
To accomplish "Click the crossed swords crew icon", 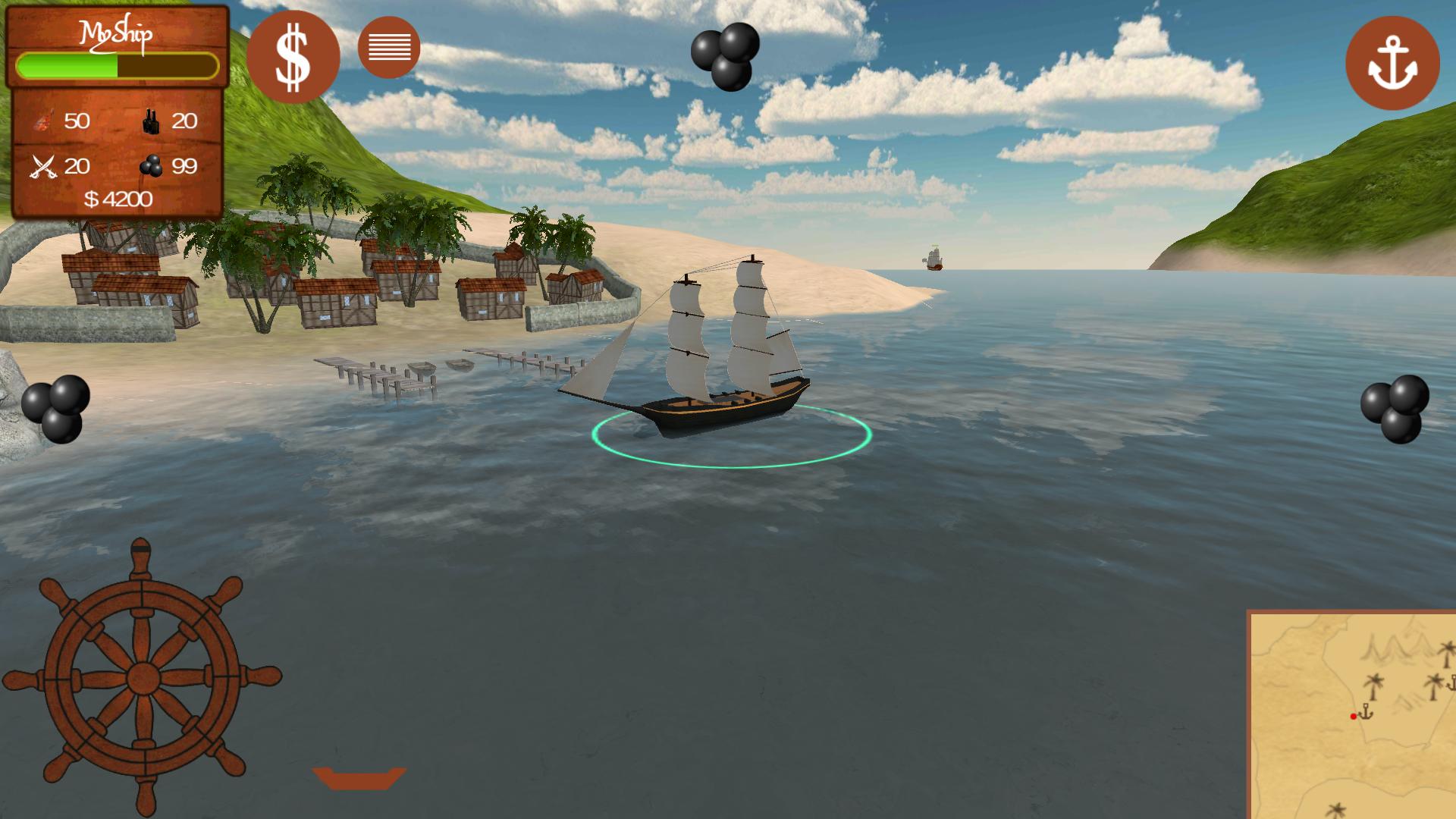I will [x=42, y=165].
